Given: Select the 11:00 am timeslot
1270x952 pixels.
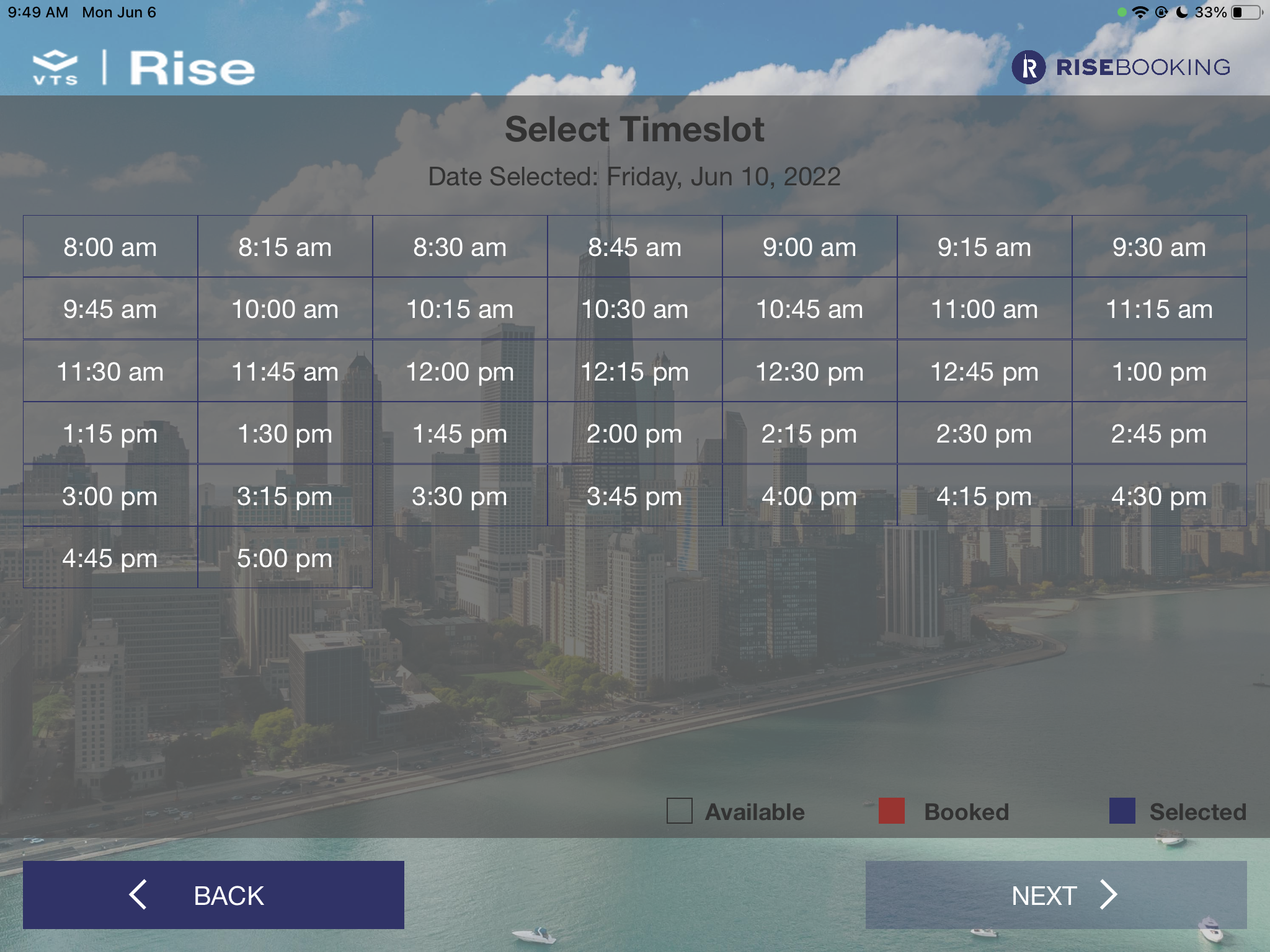Looking at the screenshot, I should point(984,309).
